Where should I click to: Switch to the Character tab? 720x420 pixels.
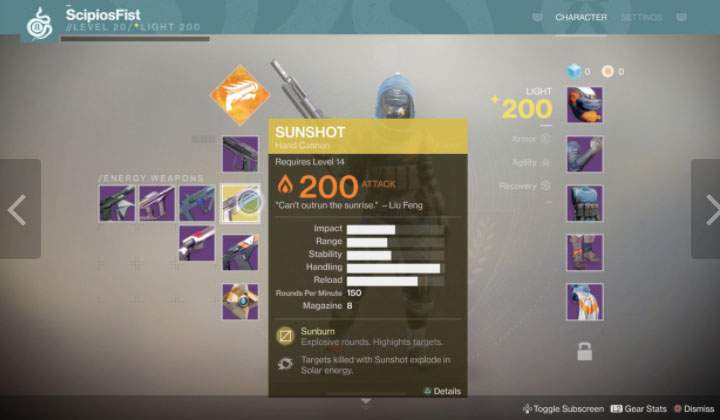(x=581, y=17)
